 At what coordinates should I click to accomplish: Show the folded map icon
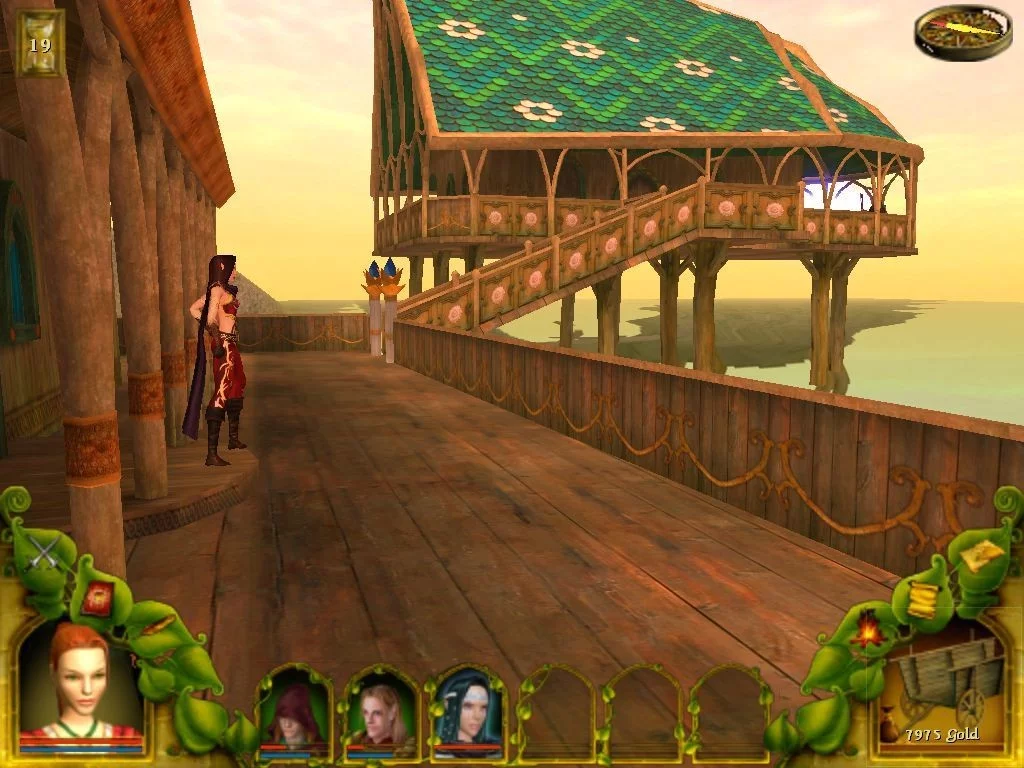point(980,554)
